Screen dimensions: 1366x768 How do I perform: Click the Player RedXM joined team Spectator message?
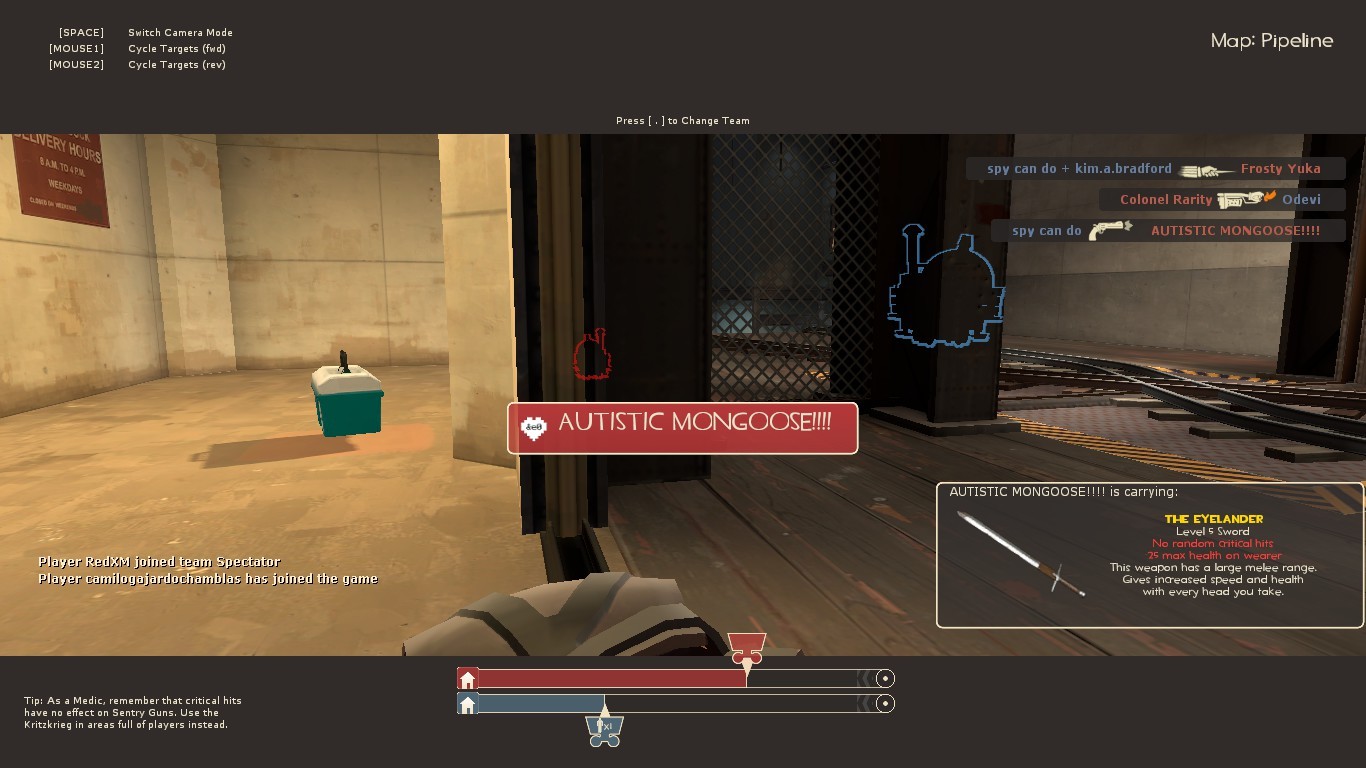[158, 562]
